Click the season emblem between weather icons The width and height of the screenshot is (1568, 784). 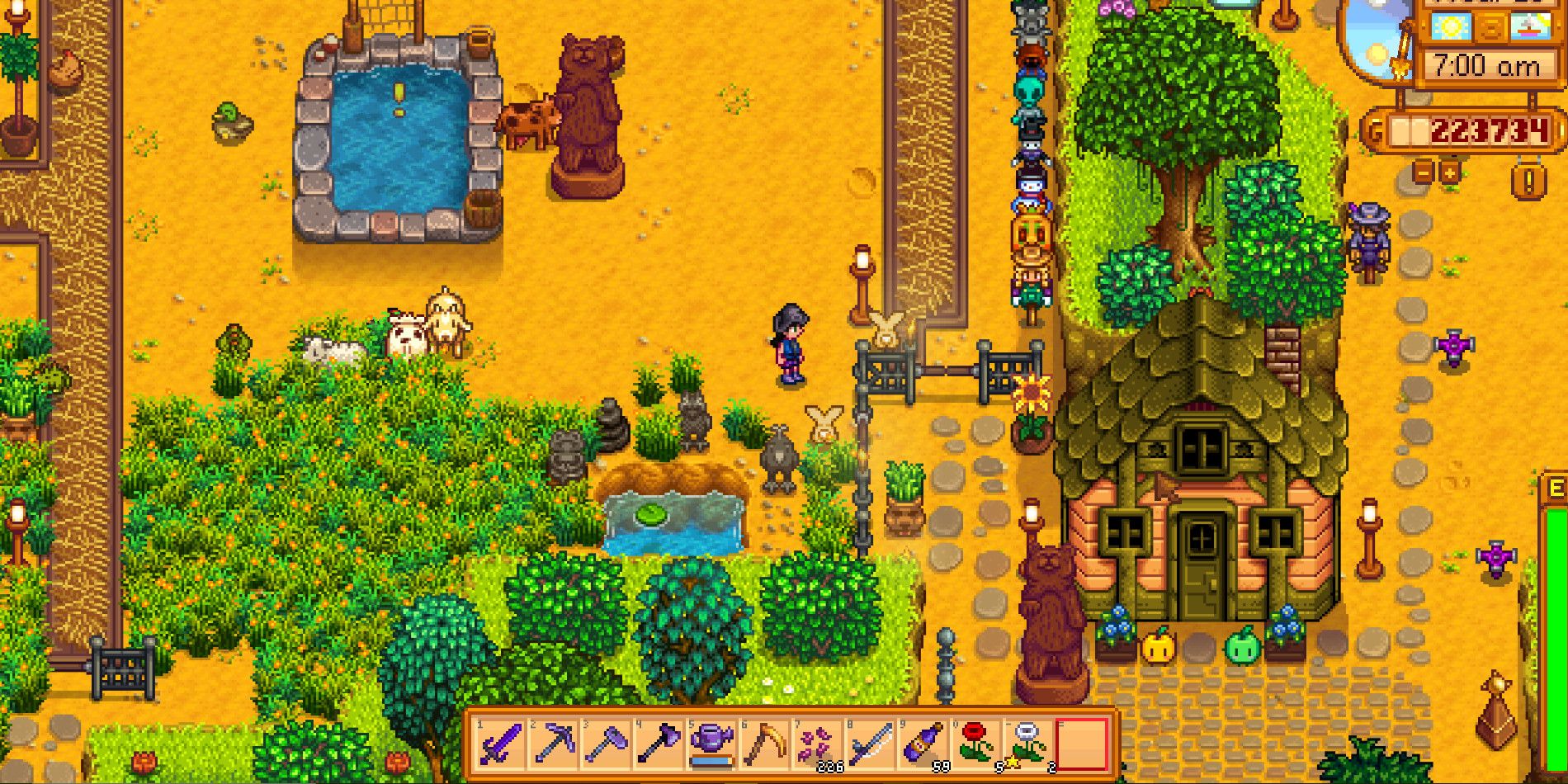1490,26
